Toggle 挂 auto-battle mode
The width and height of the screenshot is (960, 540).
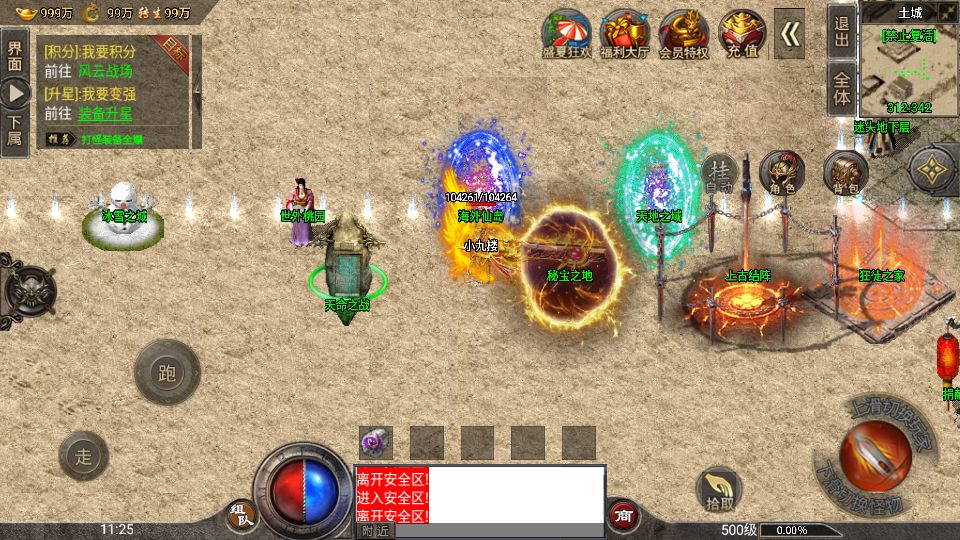[719, 174]
